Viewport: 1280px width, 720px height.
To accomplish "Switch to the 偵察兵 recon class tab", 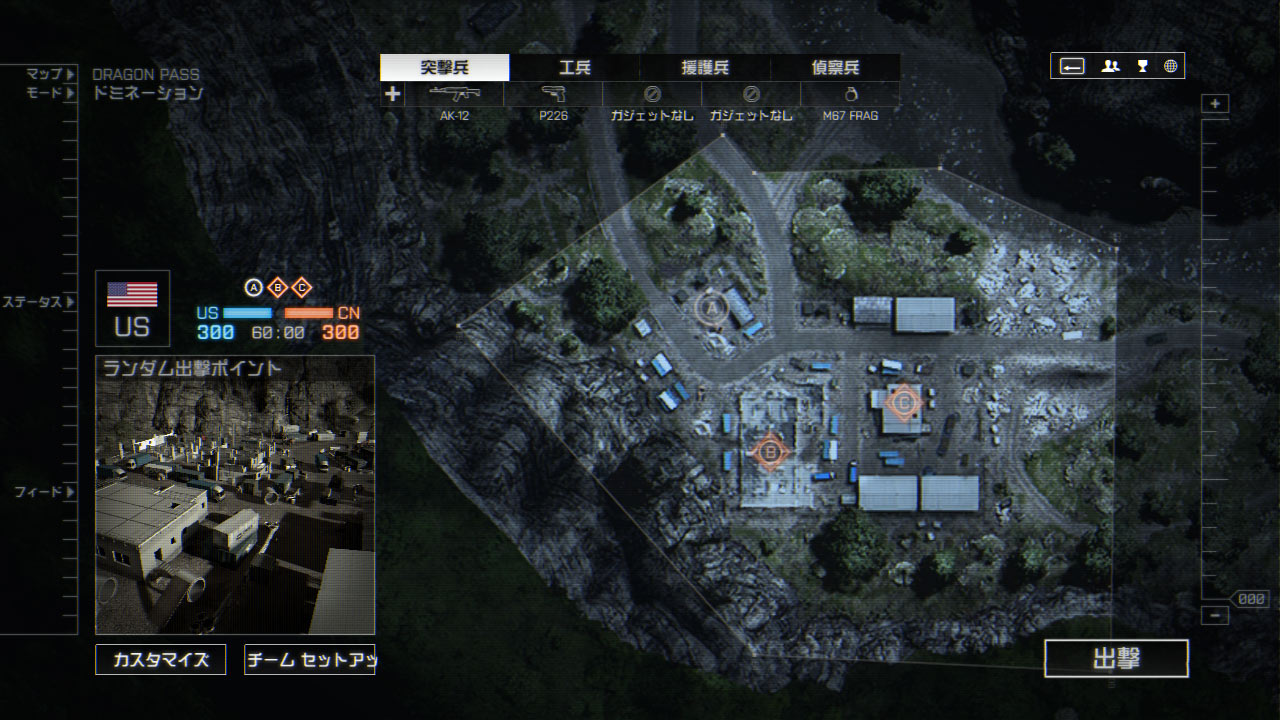I will tap(835, 68).
